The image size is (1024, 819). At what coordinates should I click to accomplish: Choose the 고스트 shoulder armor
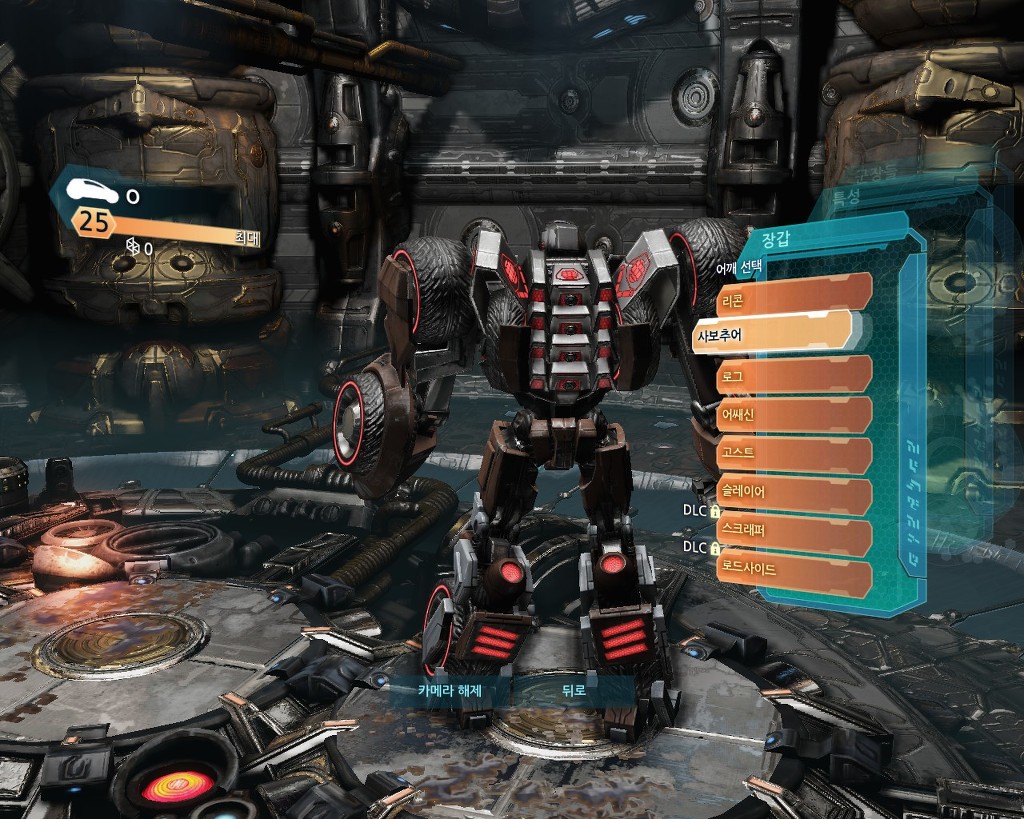(x=793, y=453)
